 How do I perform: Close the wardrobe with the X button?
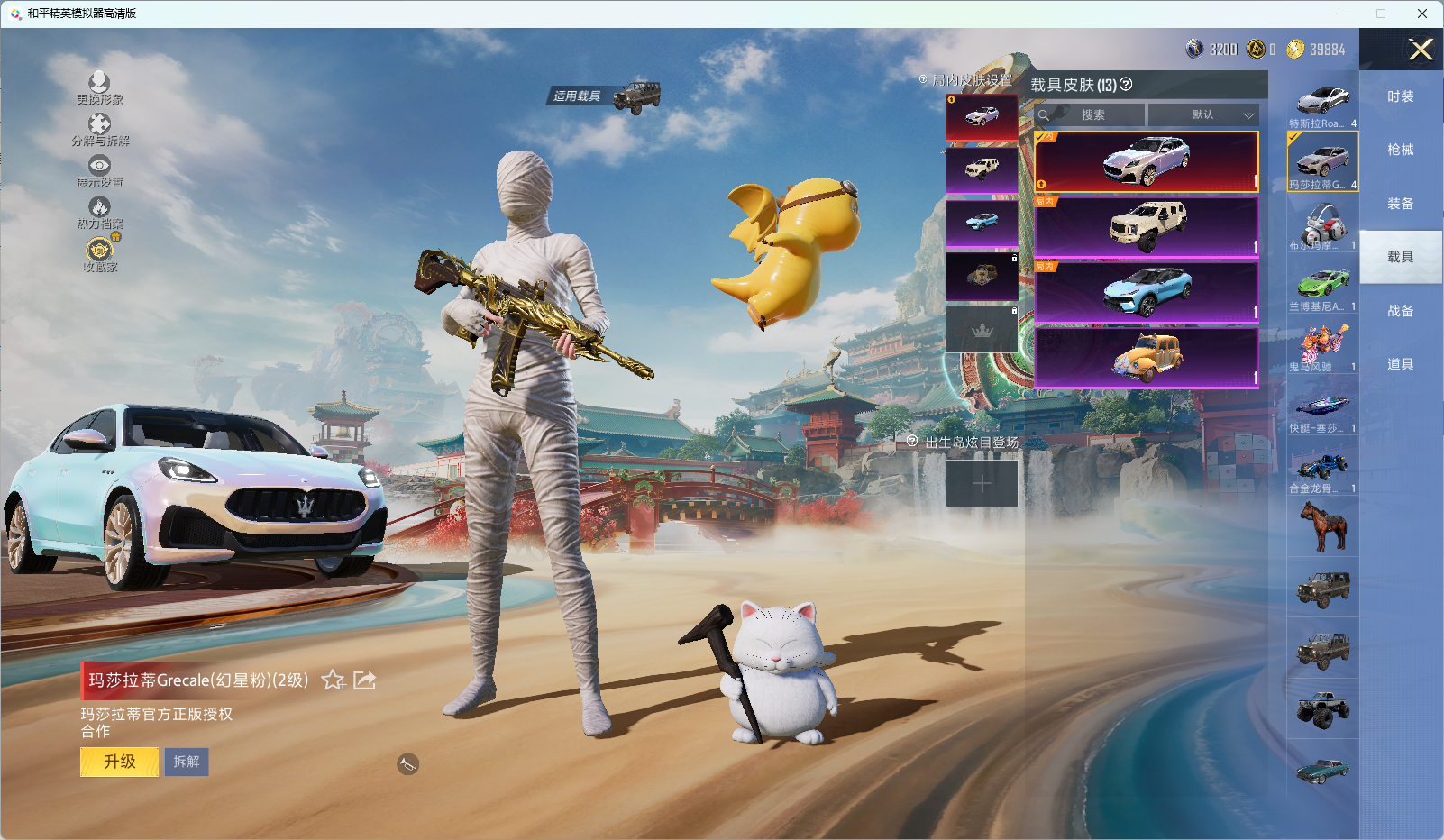click(x=1421, y=50)
